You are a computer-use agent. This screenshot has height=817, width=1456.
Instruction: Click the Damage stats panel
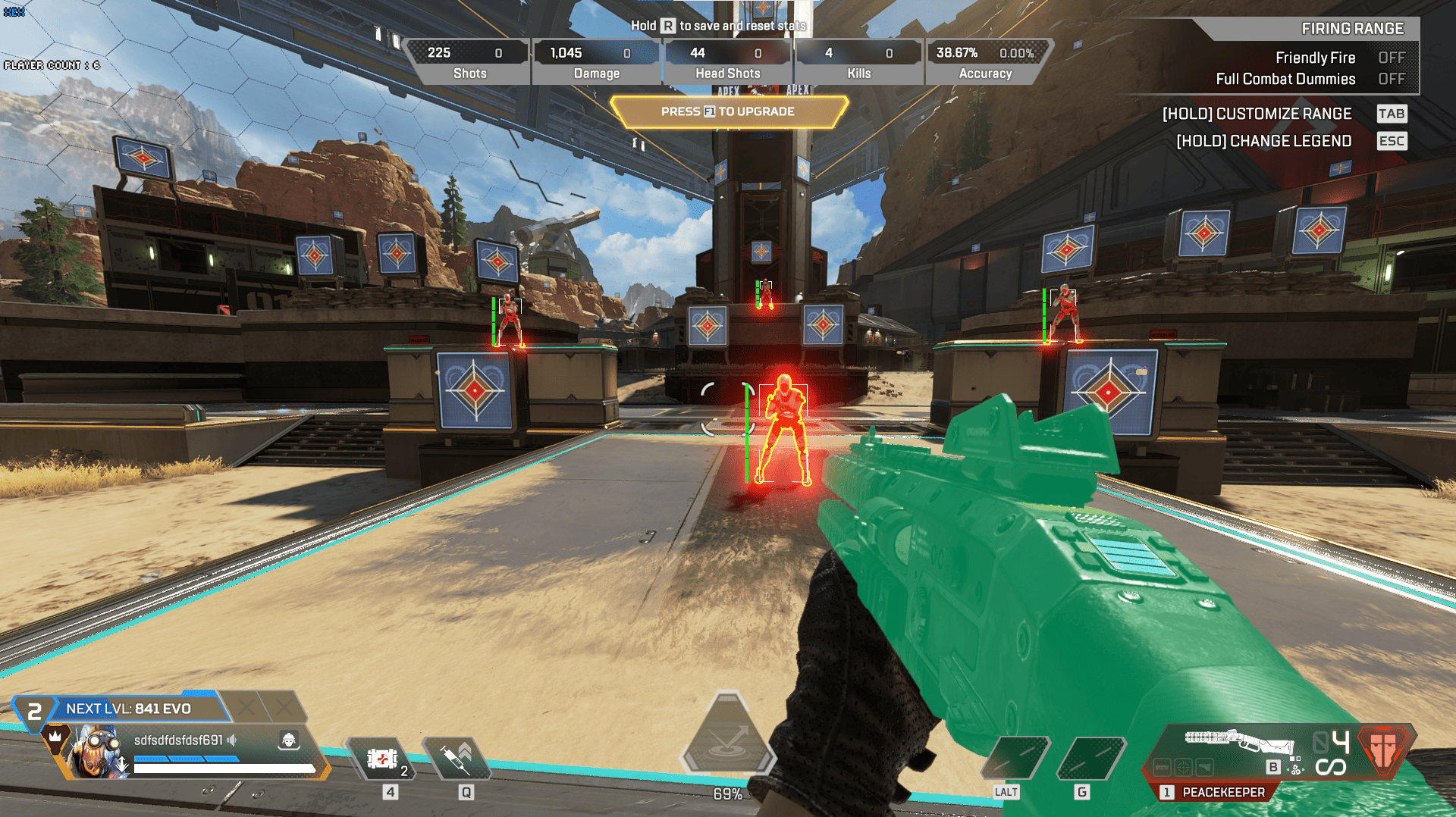596,62
